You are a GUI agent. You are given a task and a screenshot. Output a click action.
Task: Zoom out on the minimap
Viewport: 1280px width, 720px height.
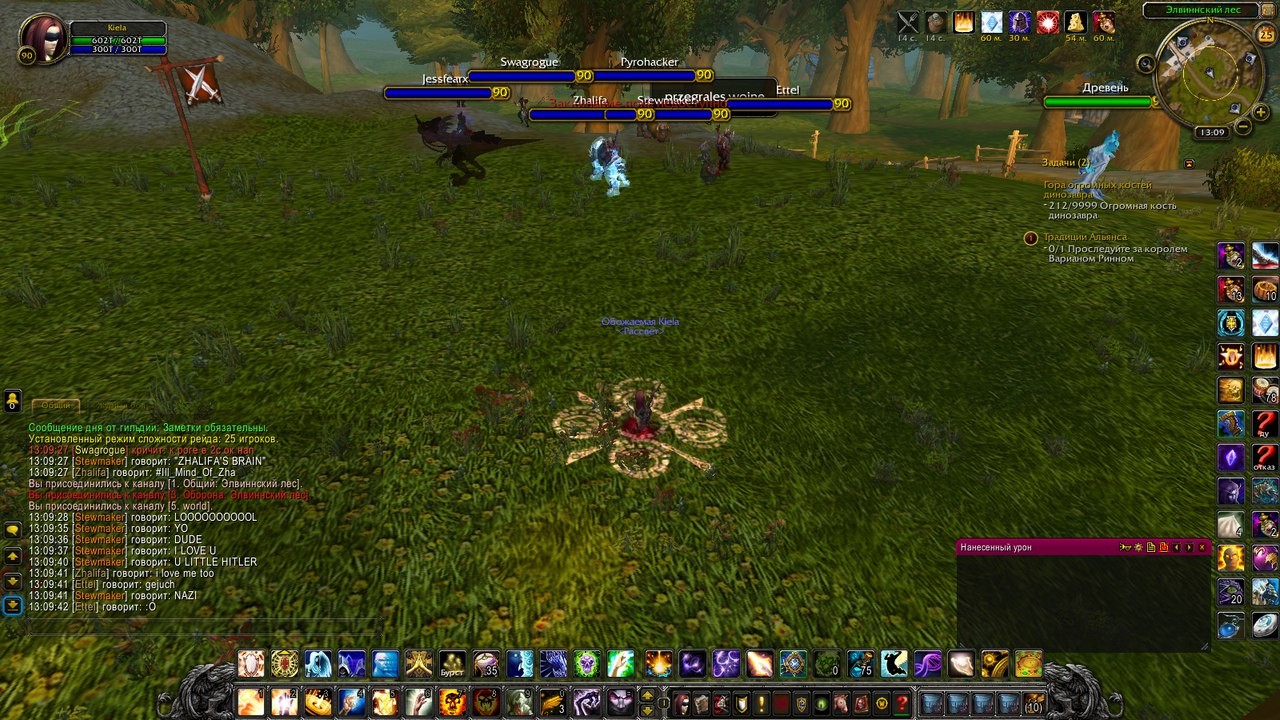(x=1243, y=127)
